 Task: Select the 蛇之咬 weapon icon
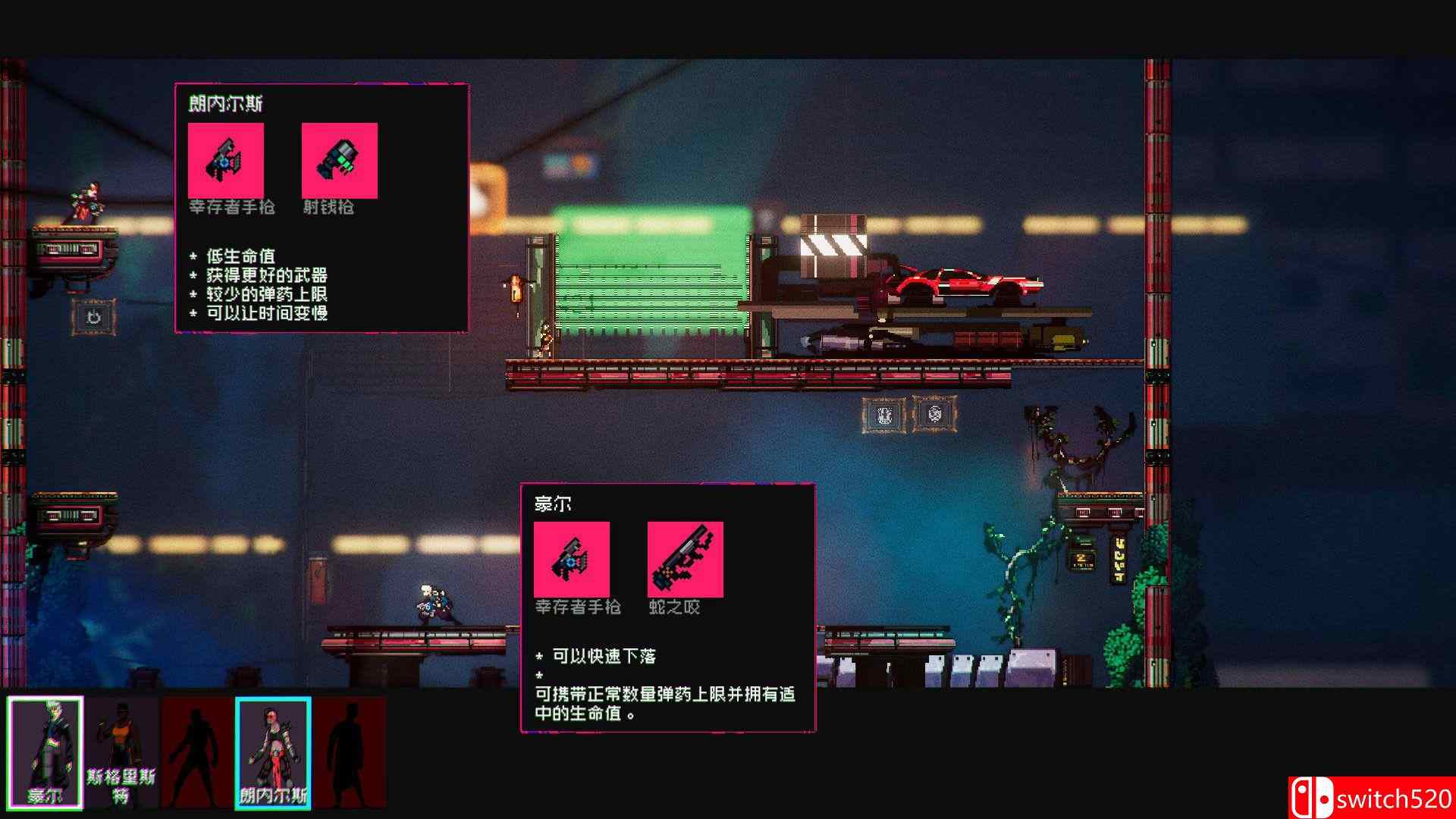pyautogui.click(x=685, y=561)
